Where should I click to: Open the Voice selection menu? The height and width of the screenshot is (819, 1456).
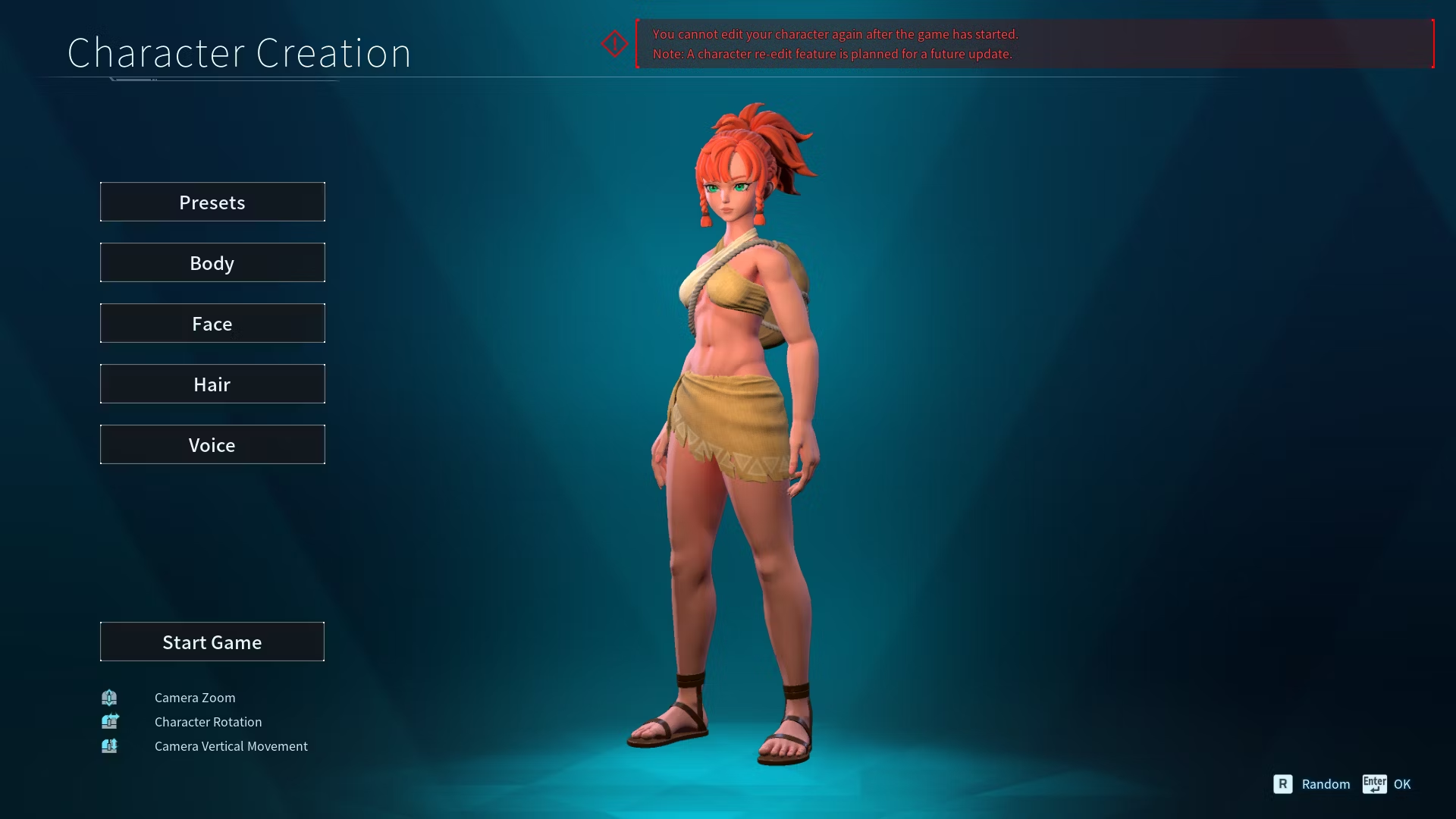[212, 444]
